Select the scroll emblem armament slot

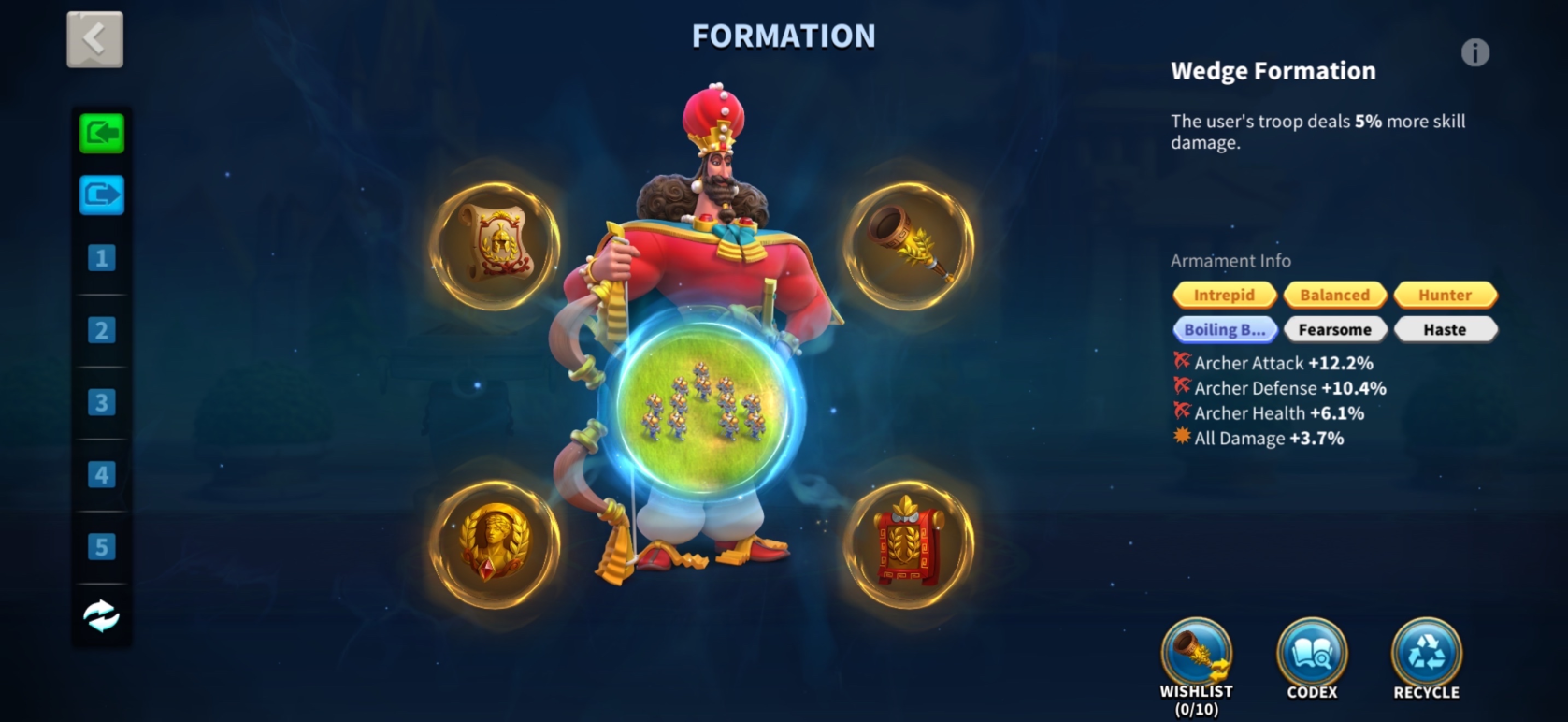(495, 245)
